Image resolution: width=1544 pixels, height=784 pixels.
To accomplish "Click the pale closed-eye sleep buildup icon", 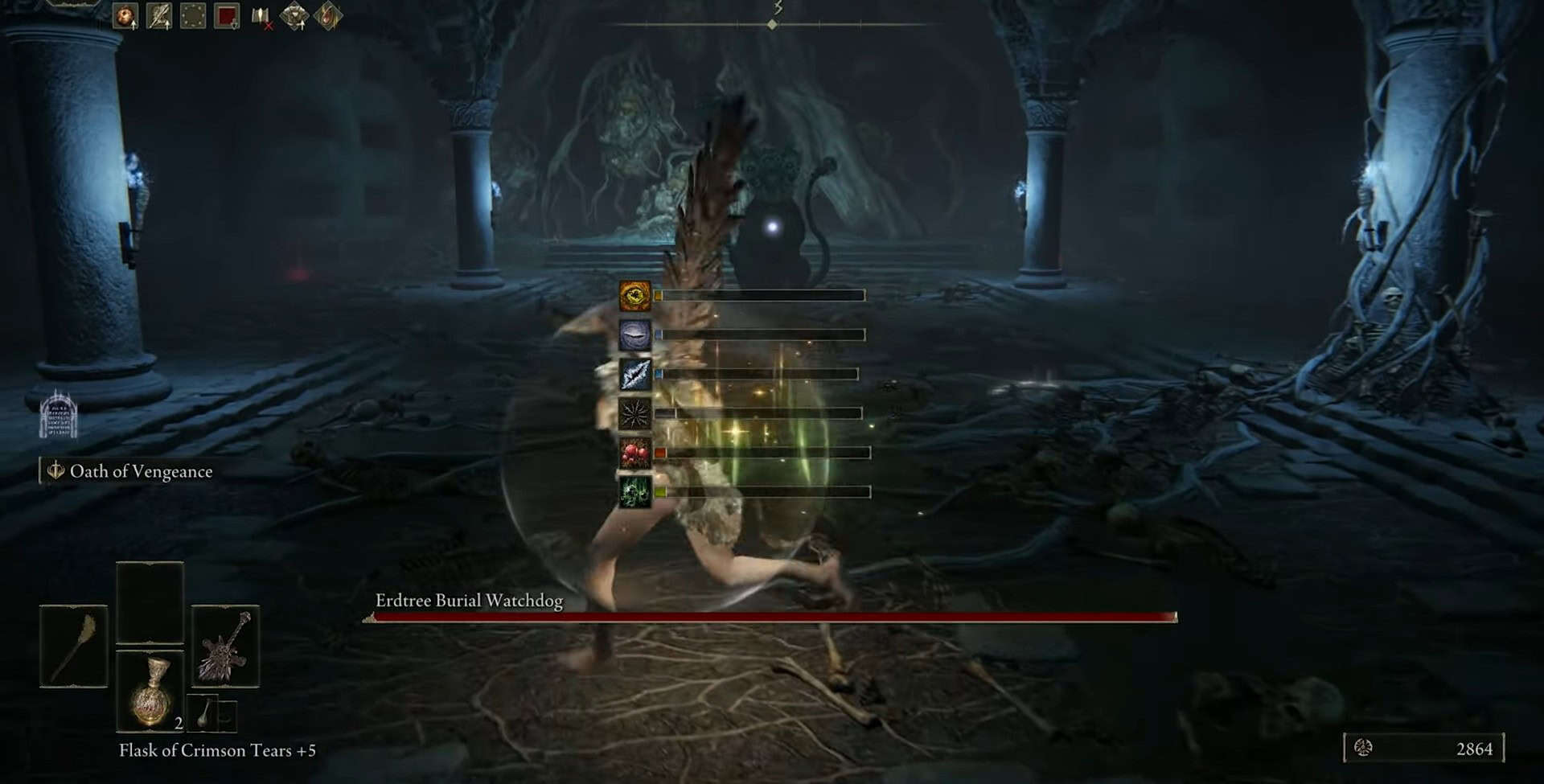I will point(634,335).
